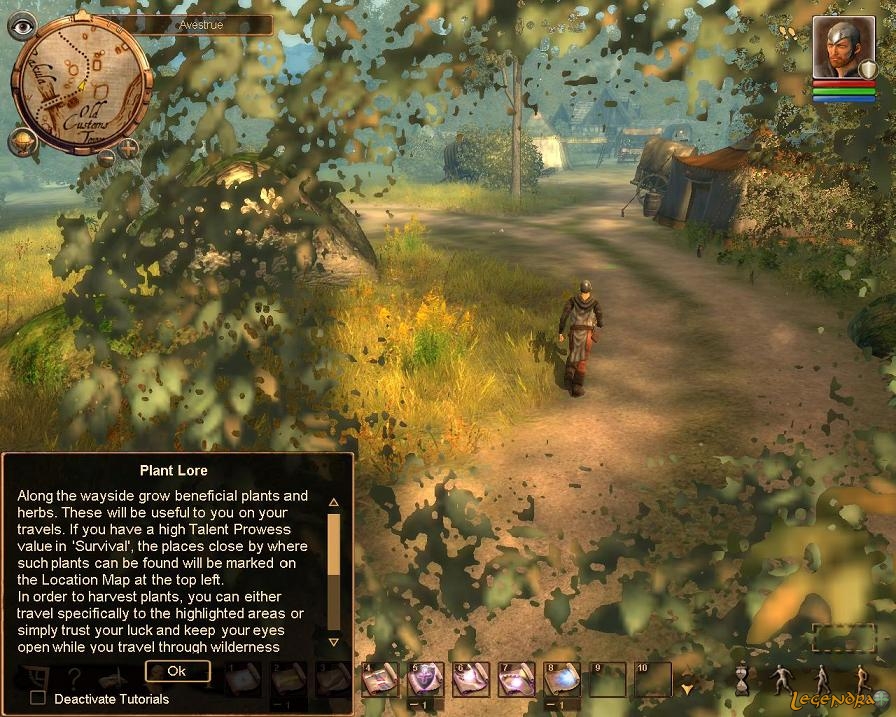Use the glowing blue scroll in quickslot 8
The width and height of the screenshot is (896, 717).
coord(562,680)
